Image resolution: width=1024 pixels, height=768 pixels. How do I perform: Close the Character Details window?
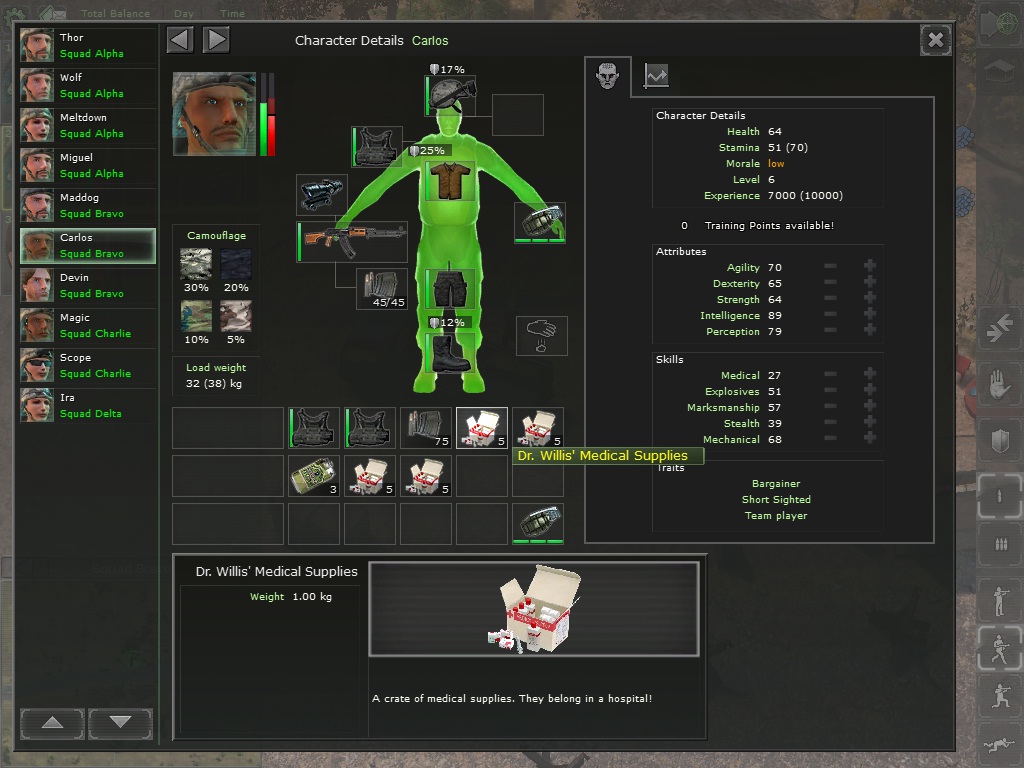click(935, 40)
